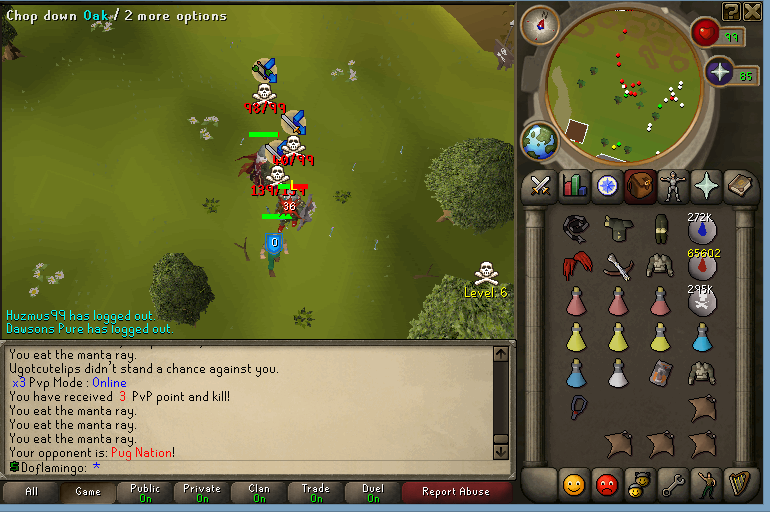The height and width of the screenshot is (512, 770).
Task: Open the wrench settings tab
Action: pos(672,484)
